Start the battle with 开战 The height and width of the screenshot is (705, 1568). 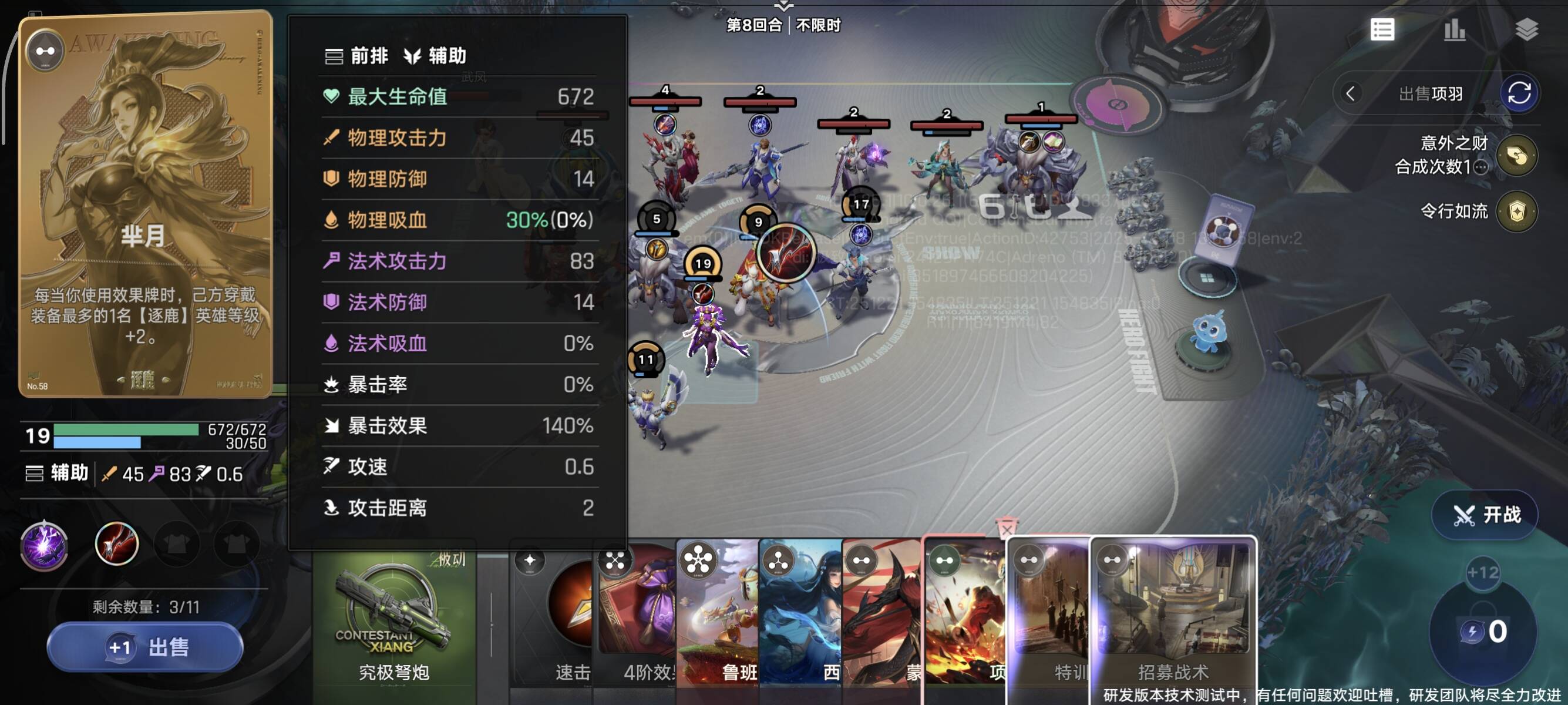pyautogui.click(x=1486, y=515)
